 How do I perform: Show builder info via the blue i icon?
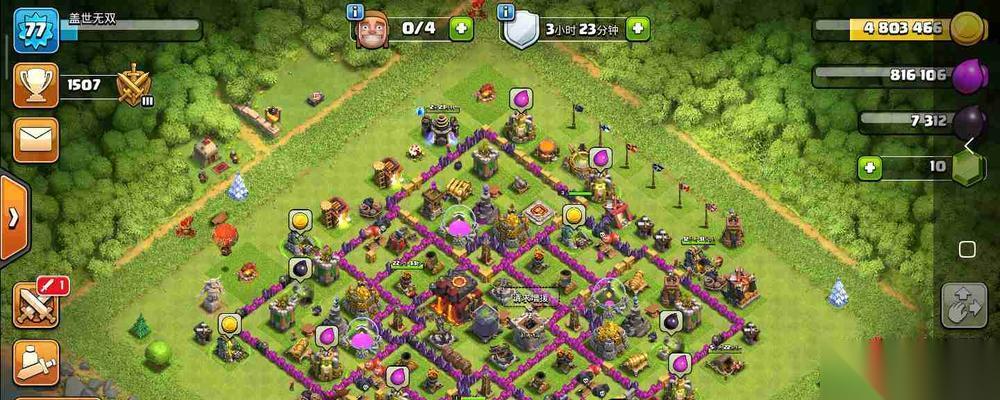pyautogui.click(x=355, y=11)
